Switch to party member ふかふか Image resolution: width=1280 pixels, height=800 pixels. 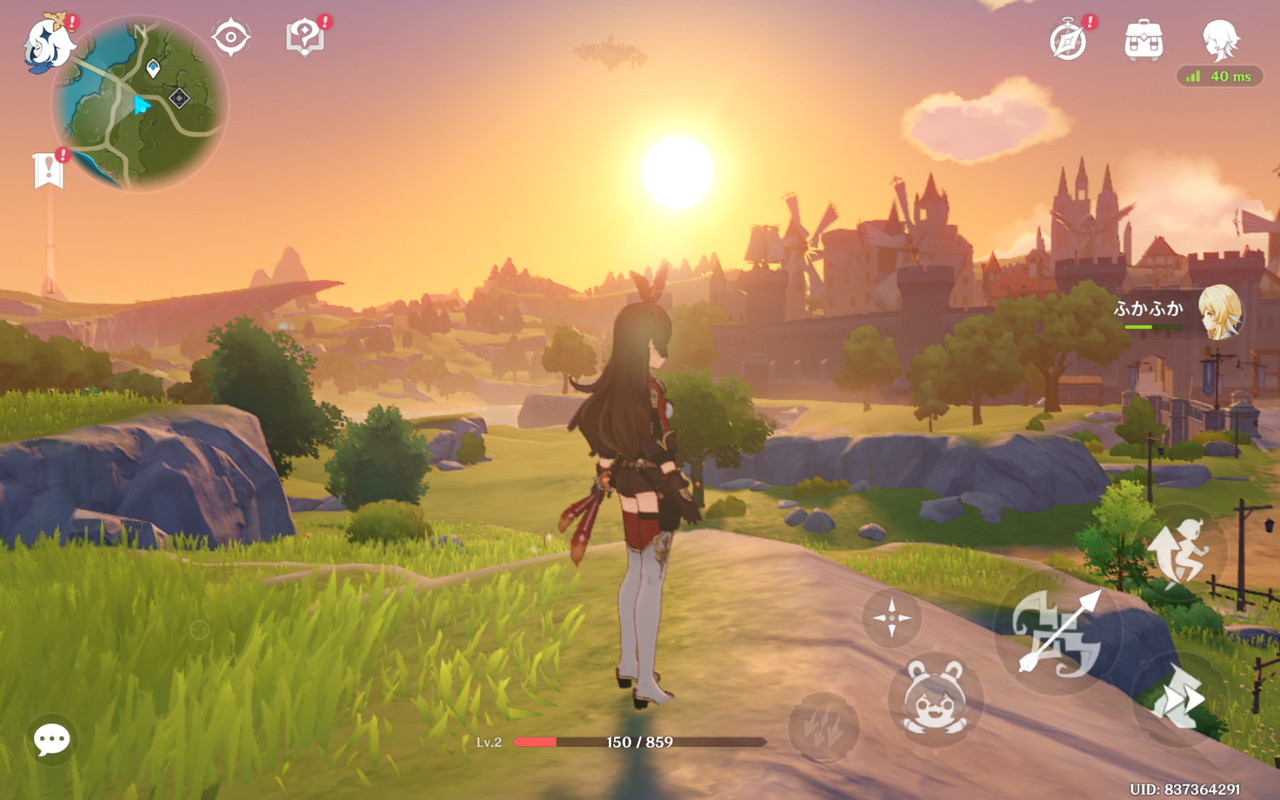tap(1219, 311)
